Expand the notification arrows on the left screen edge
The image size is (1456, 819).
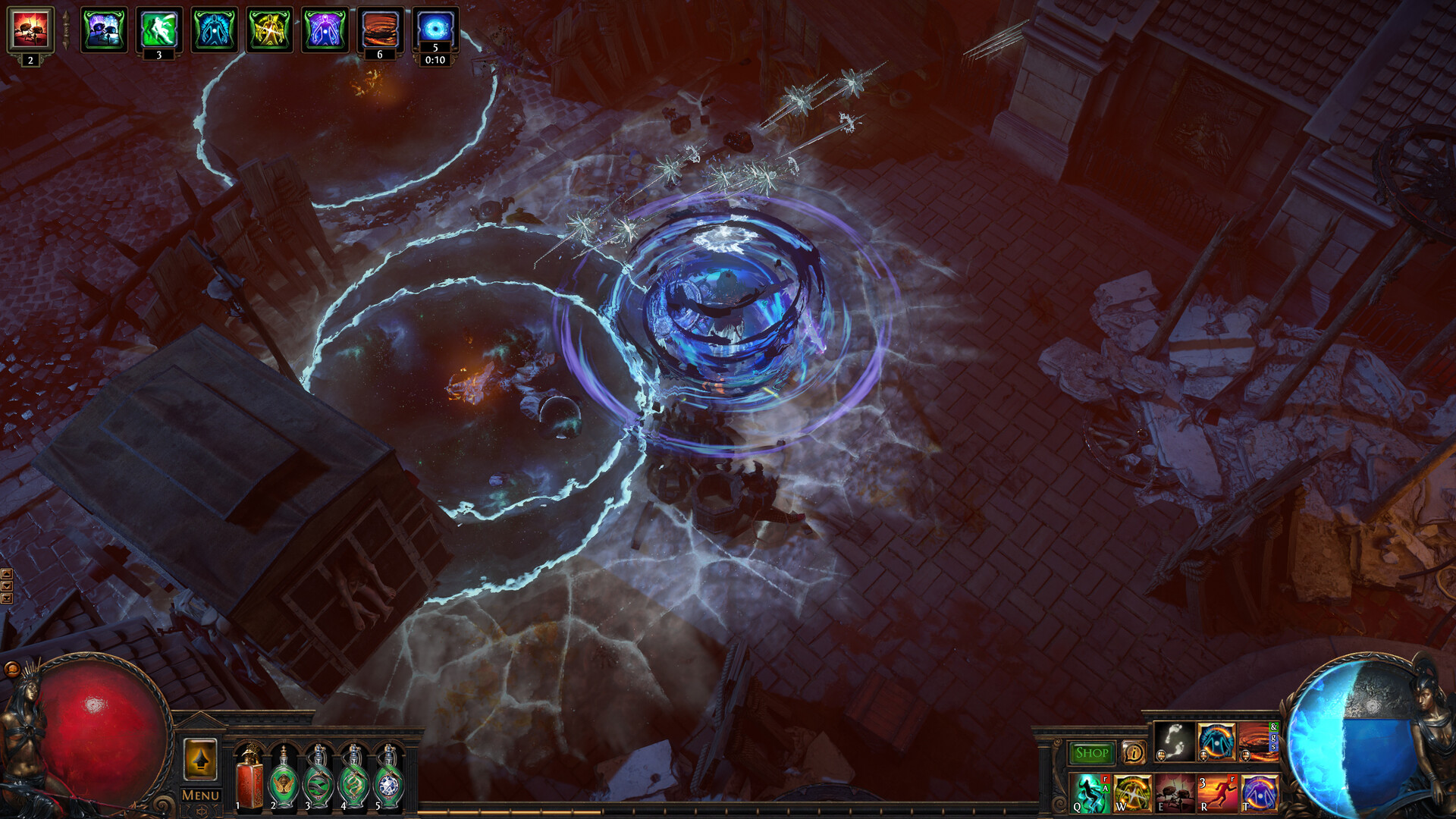pos(8,584)
